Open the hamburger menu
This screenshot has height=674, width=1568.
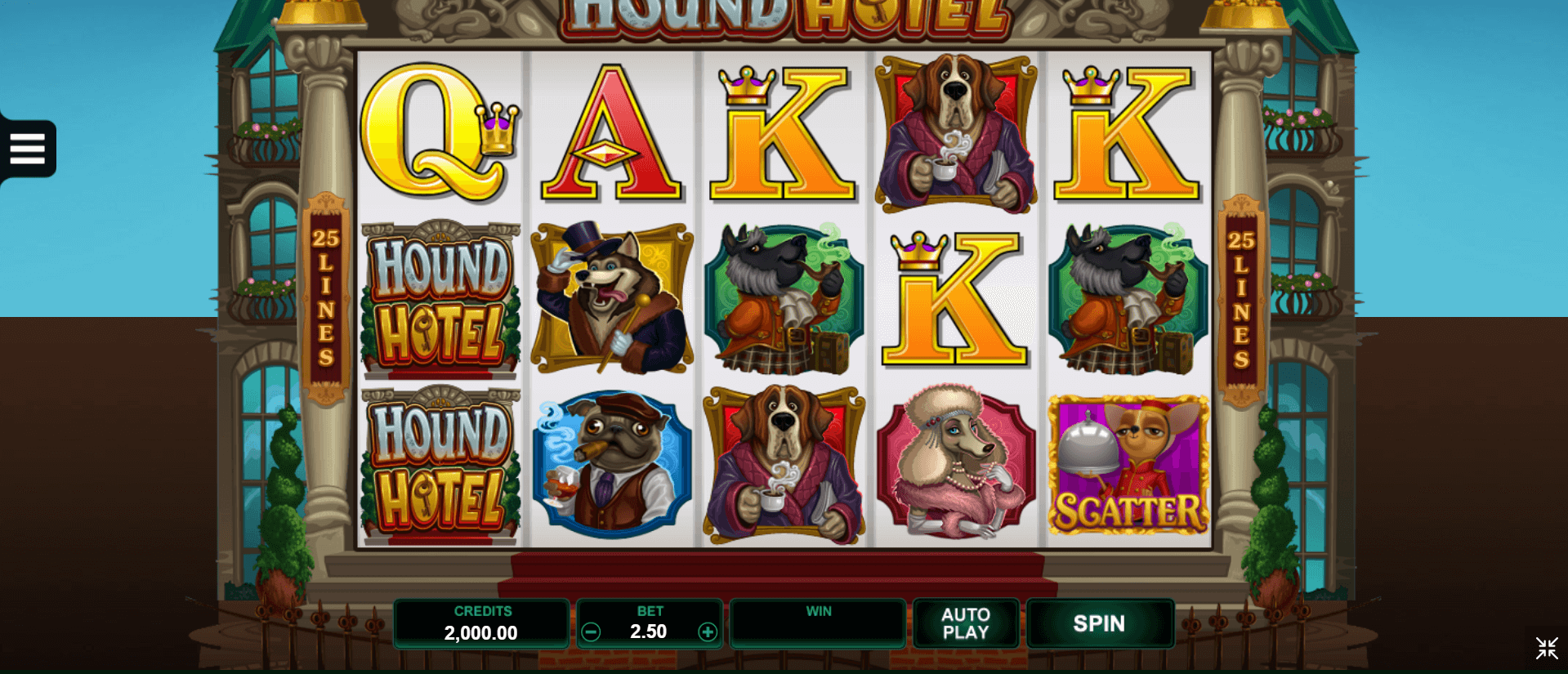[x=28, y=149]
